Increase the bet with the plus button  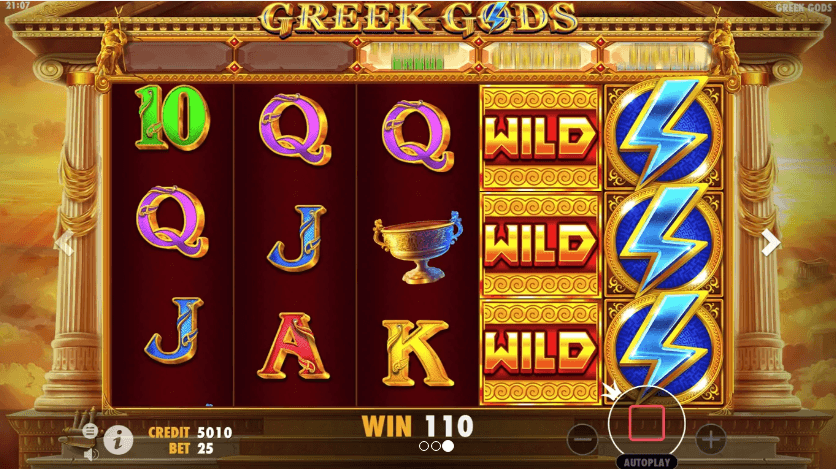(x=709, y=438)
